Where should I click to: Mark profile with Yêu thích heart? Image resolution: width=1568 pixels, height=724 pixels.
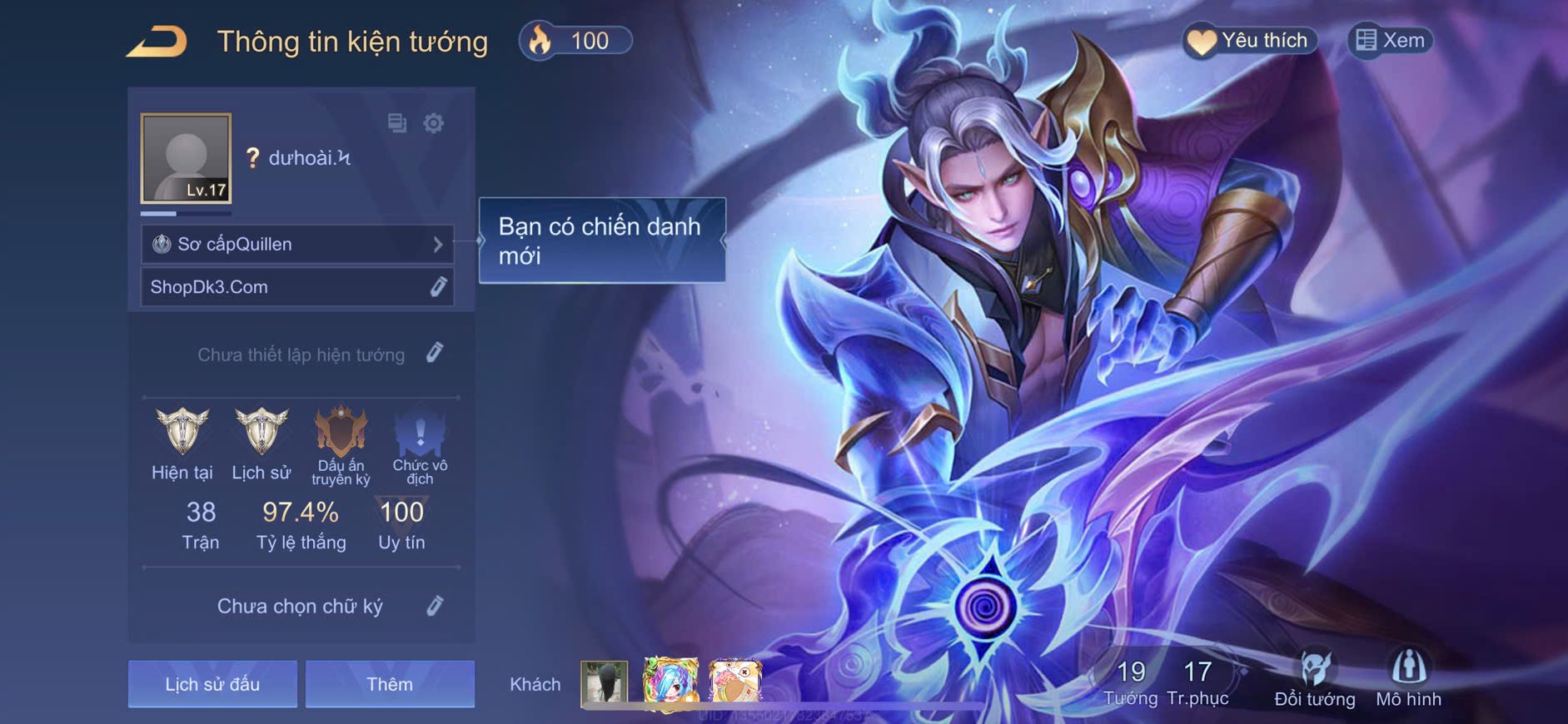(1249, 41)
